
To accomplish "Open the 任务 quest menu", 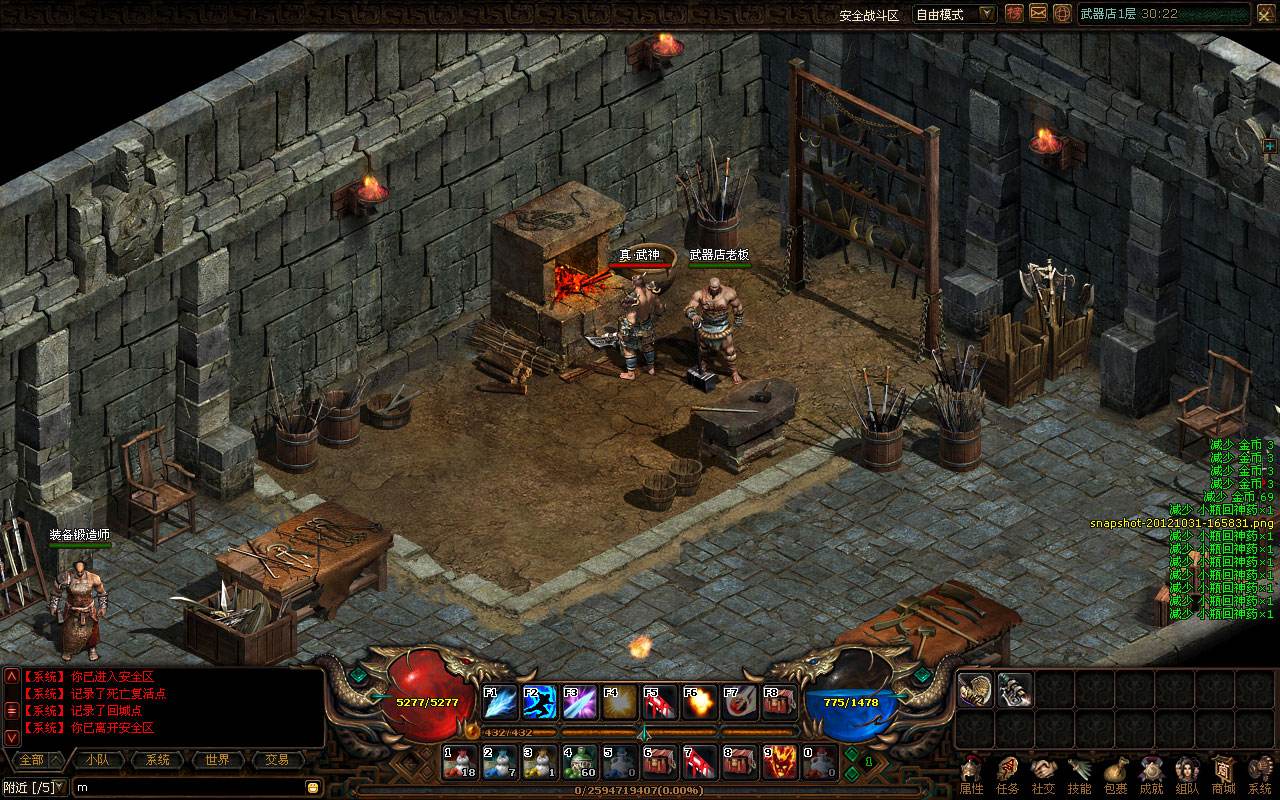I will [1007, 776].
